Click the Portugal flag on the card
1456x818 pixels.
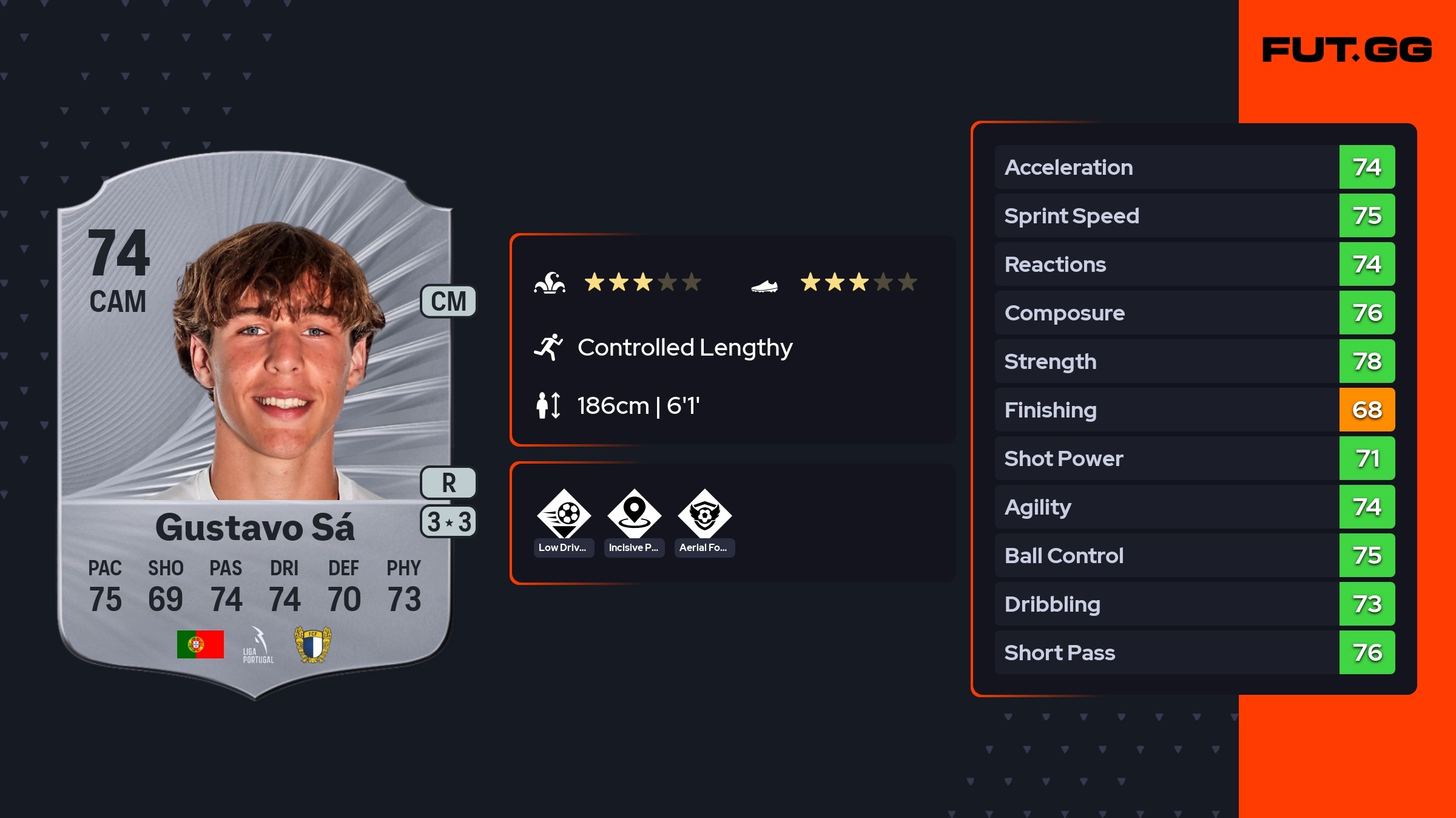click(x=200, y=644)
